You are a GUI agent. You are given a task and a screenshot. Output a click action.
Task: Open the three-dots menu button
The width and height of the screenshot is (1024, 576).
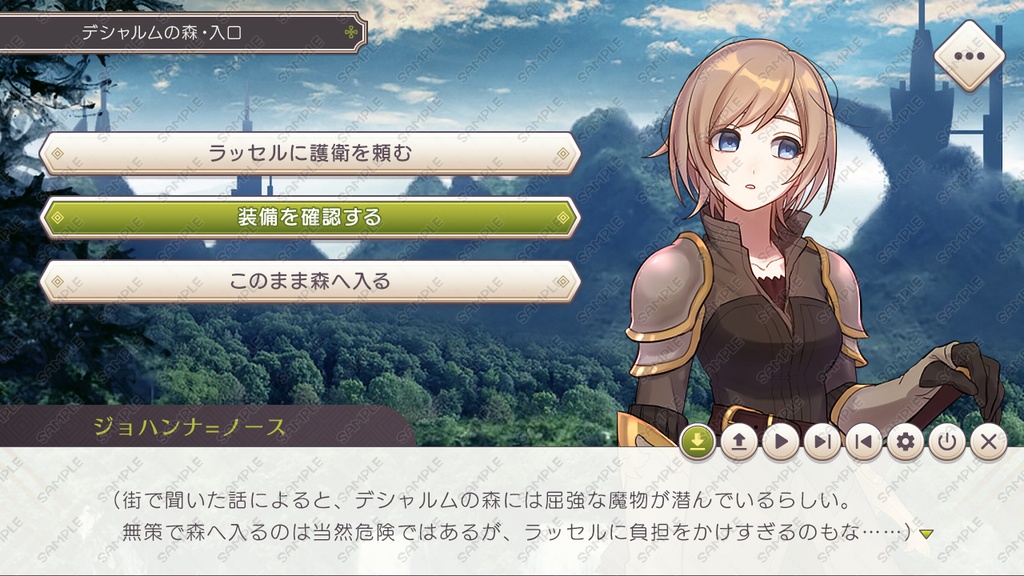(969, 56)
